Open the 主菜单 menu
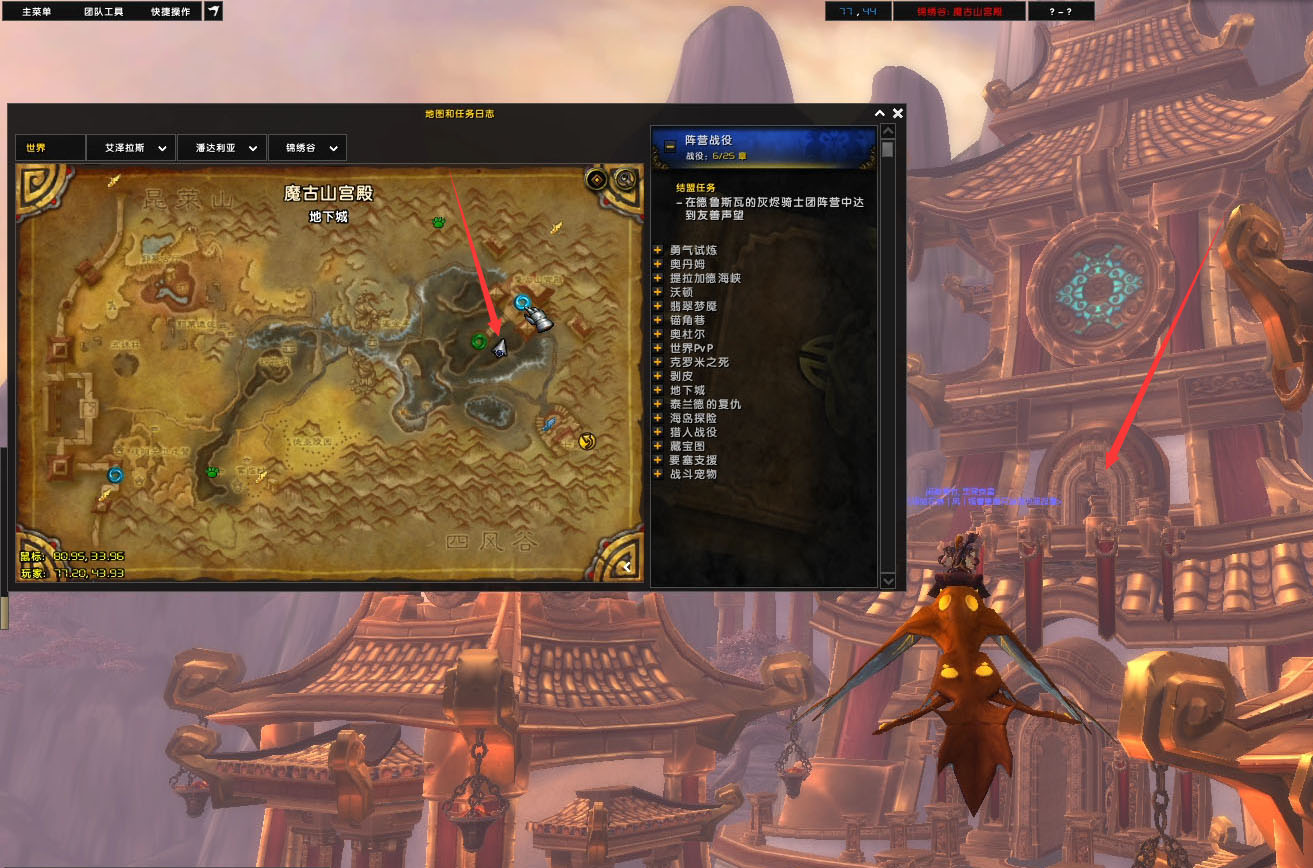This screenshot has width=1313, height=868. coord(40,11)
